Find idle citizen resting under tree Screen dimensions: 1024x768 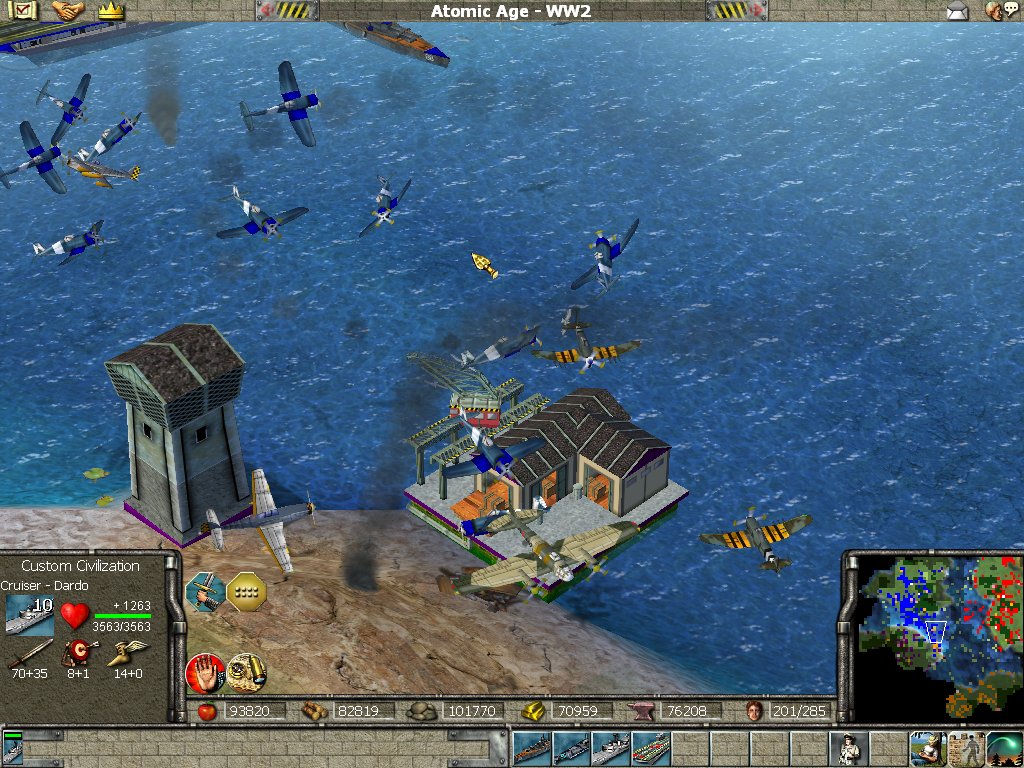pos(927,748)
